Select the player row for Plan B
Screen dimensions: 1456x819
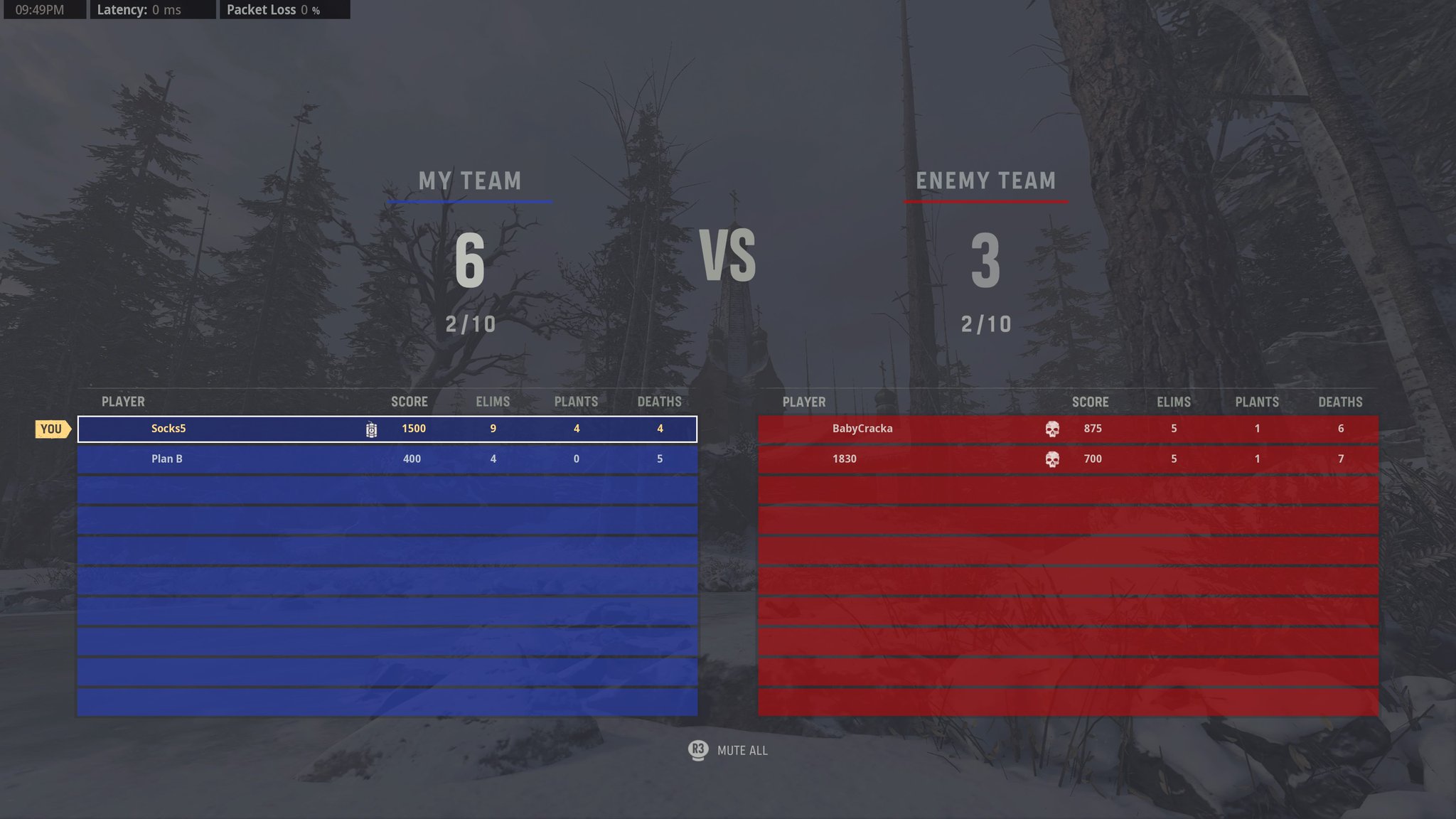pos(387,459)
